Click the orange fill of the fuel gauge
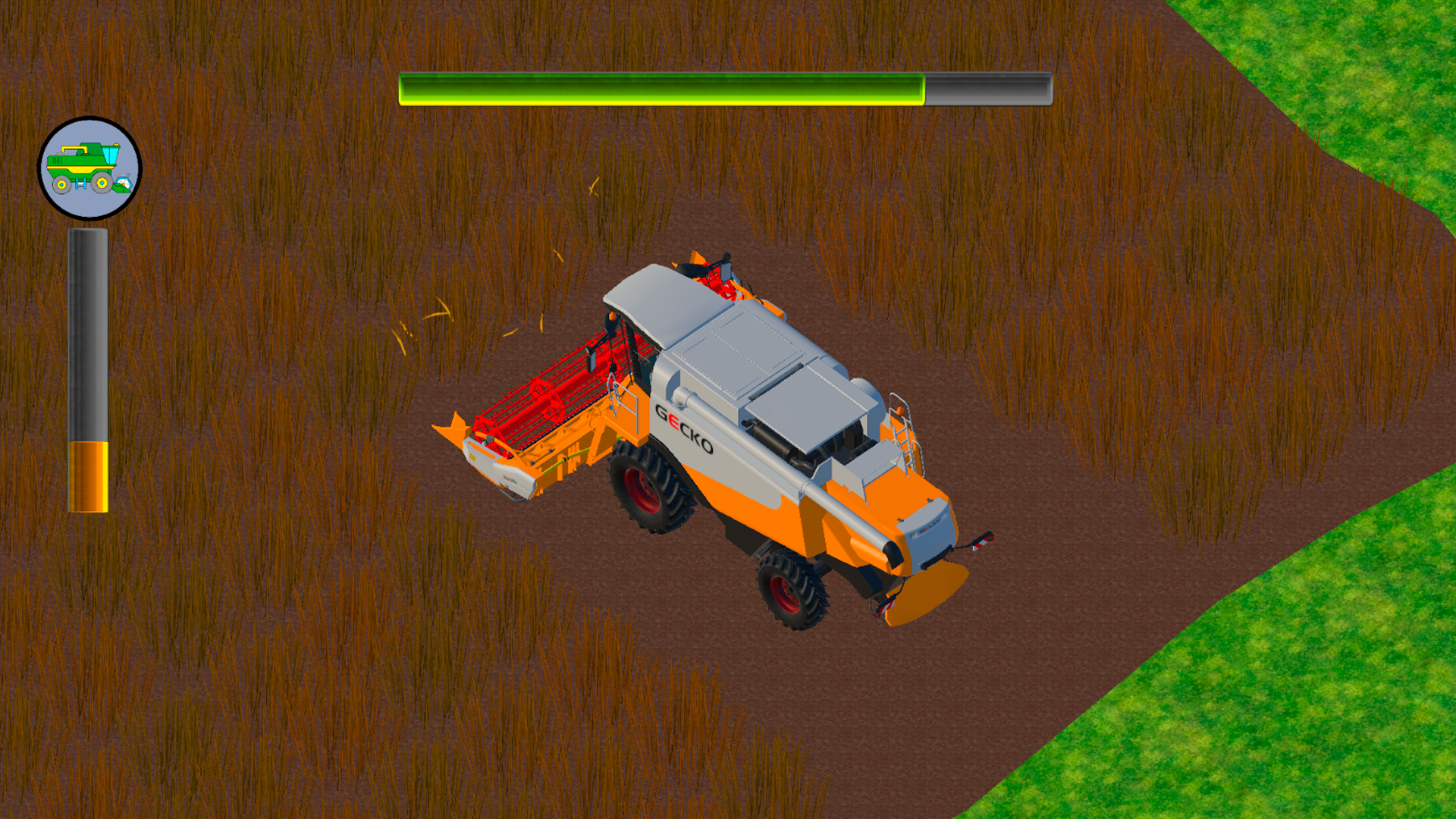This screenshot has height=819, width=1456. 89,478
